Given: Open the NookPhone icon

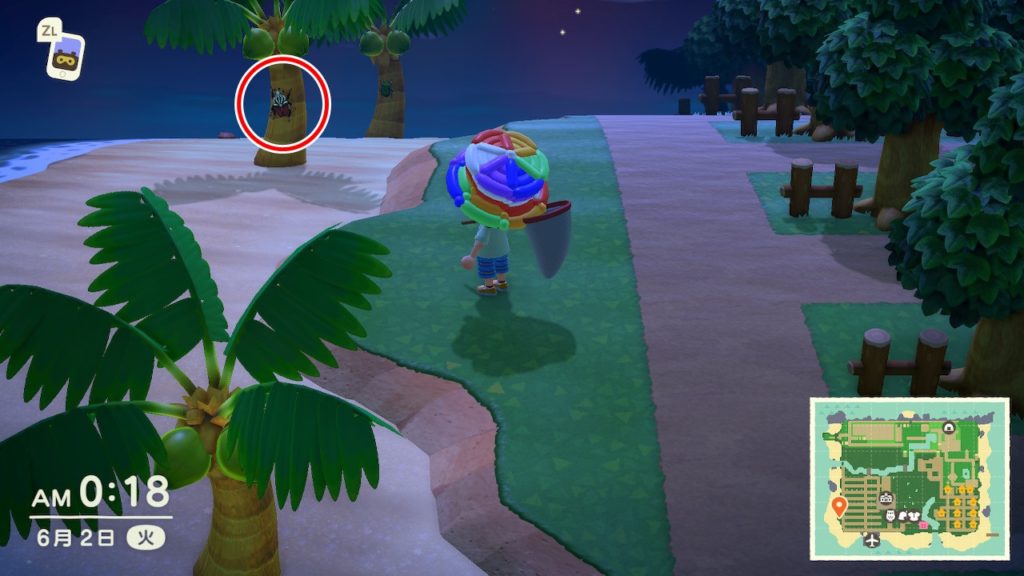Looking at the screenshot, I should coord(63,57).
